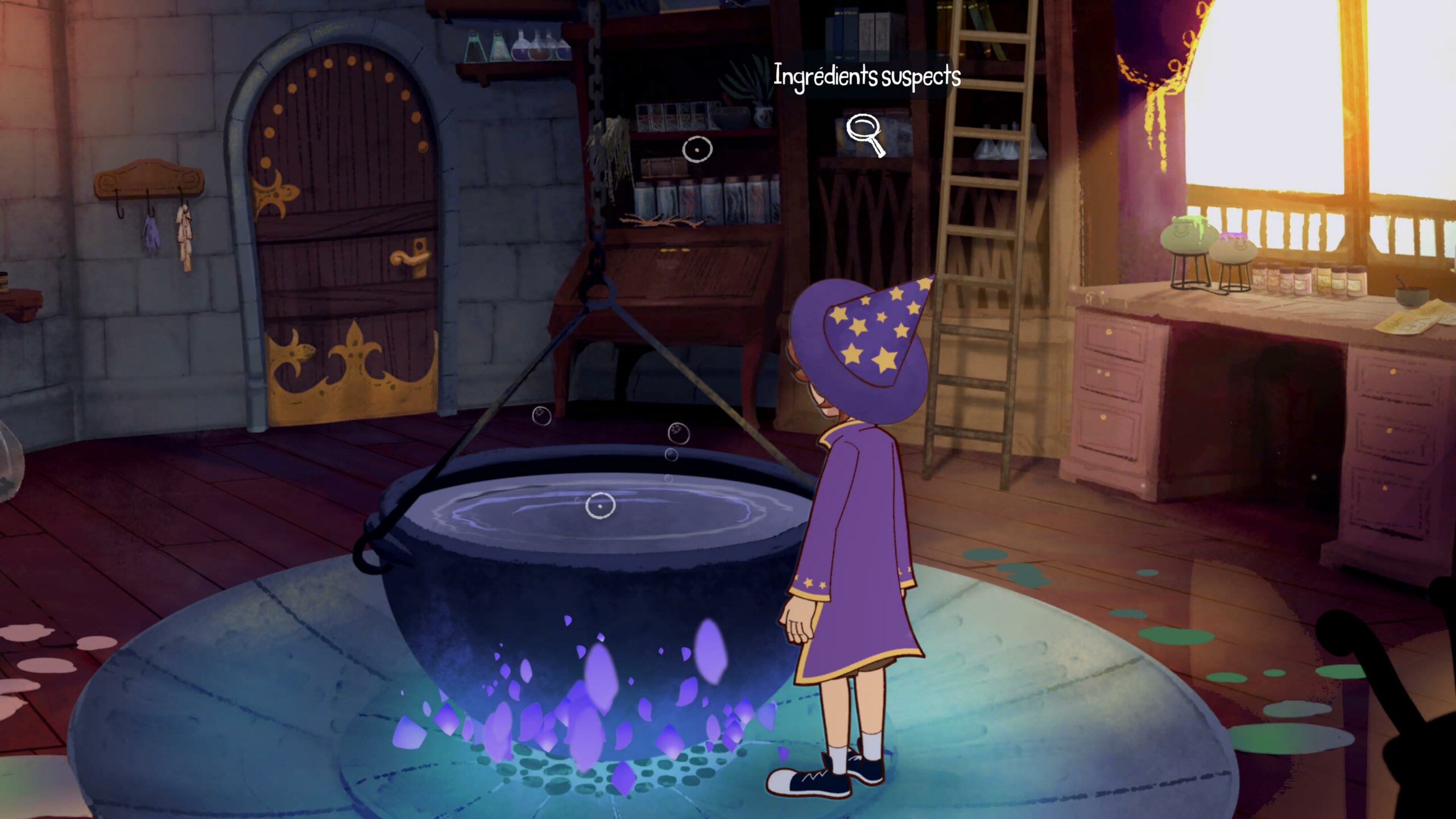Select the hotspot circle on the cauldron liquid
1456x819 pixels.
coord(600,505)
